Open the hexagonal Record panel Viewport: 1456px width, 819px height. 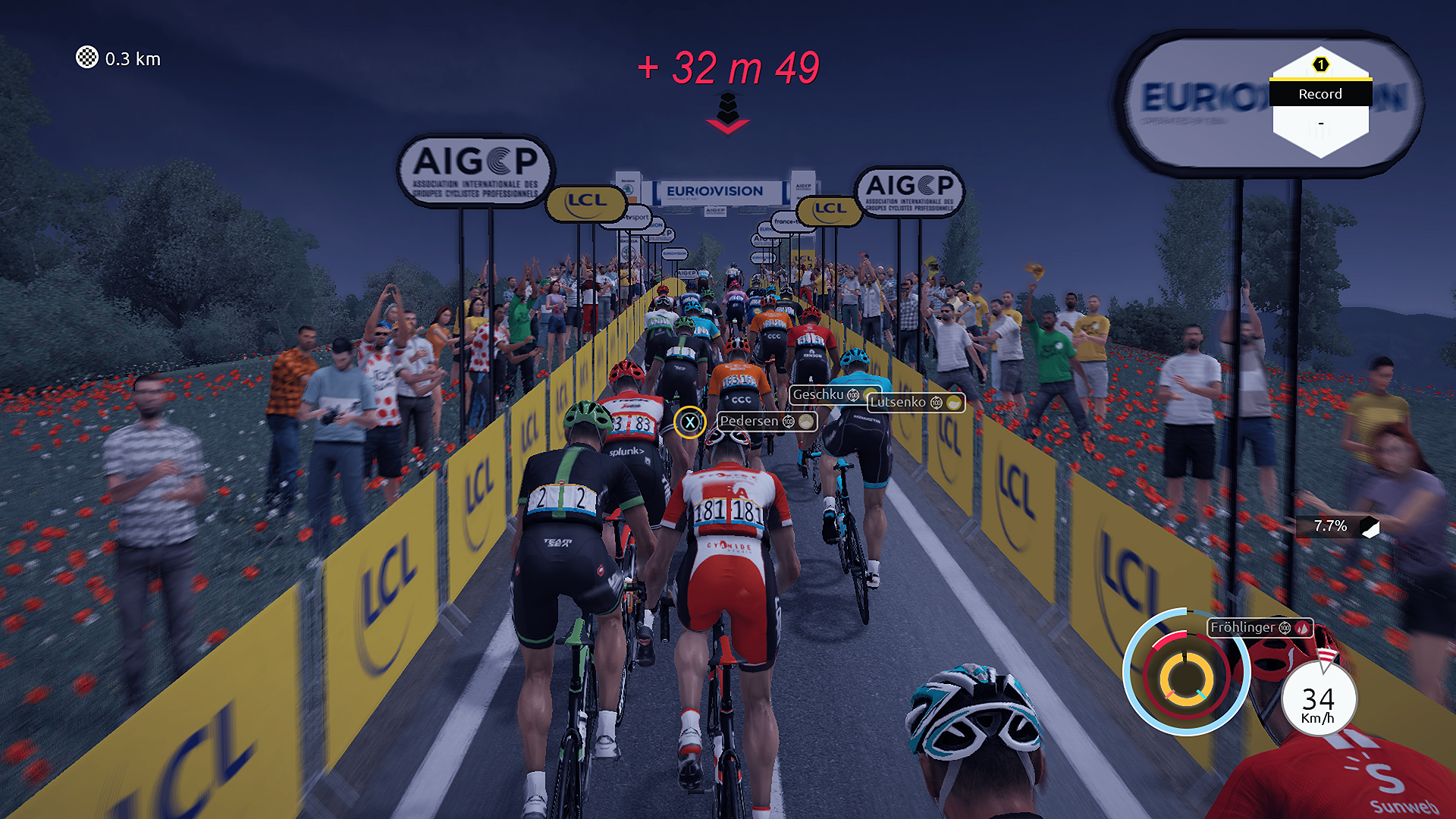tap(1320, 104)
